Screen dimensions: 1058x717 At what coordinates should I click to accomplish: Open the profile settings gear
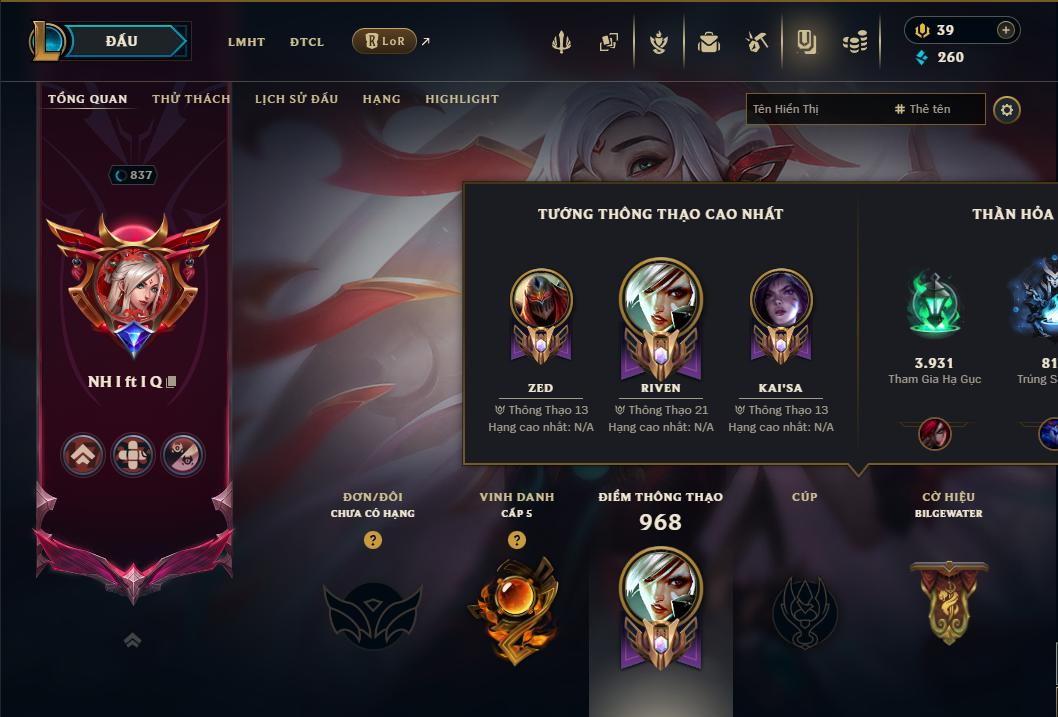tap(1007, 109)
